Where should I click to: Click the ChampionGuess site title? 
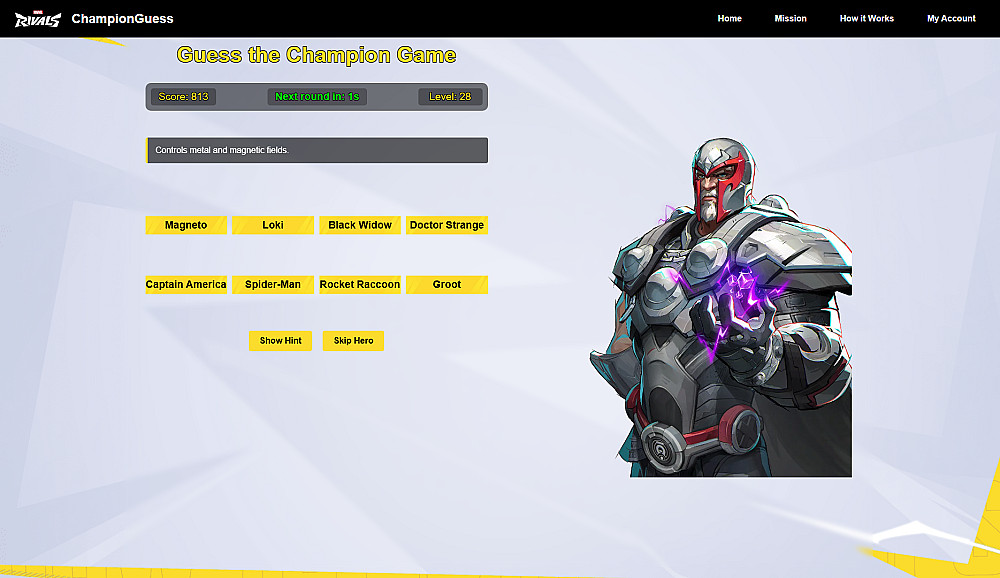click(x=122, y=18)
